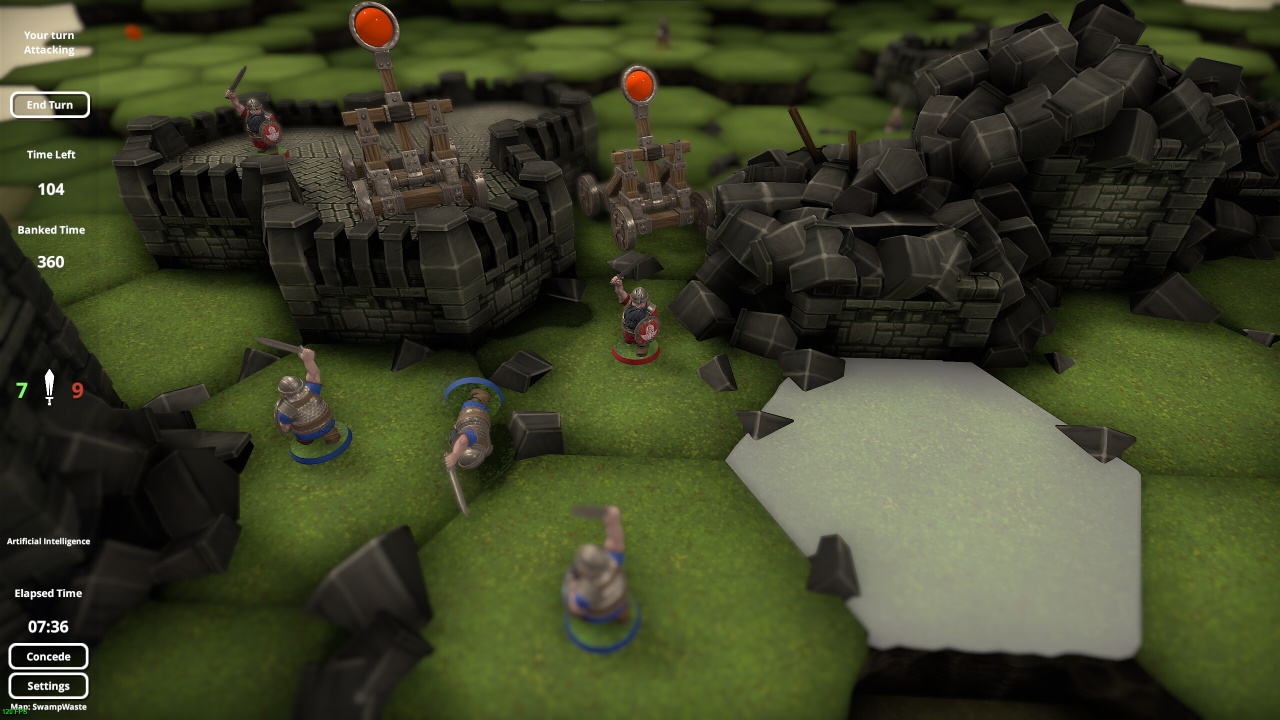End the current turn
Image resolution: width=1280 pixels, height=720 pixels.
pos(50,105)
